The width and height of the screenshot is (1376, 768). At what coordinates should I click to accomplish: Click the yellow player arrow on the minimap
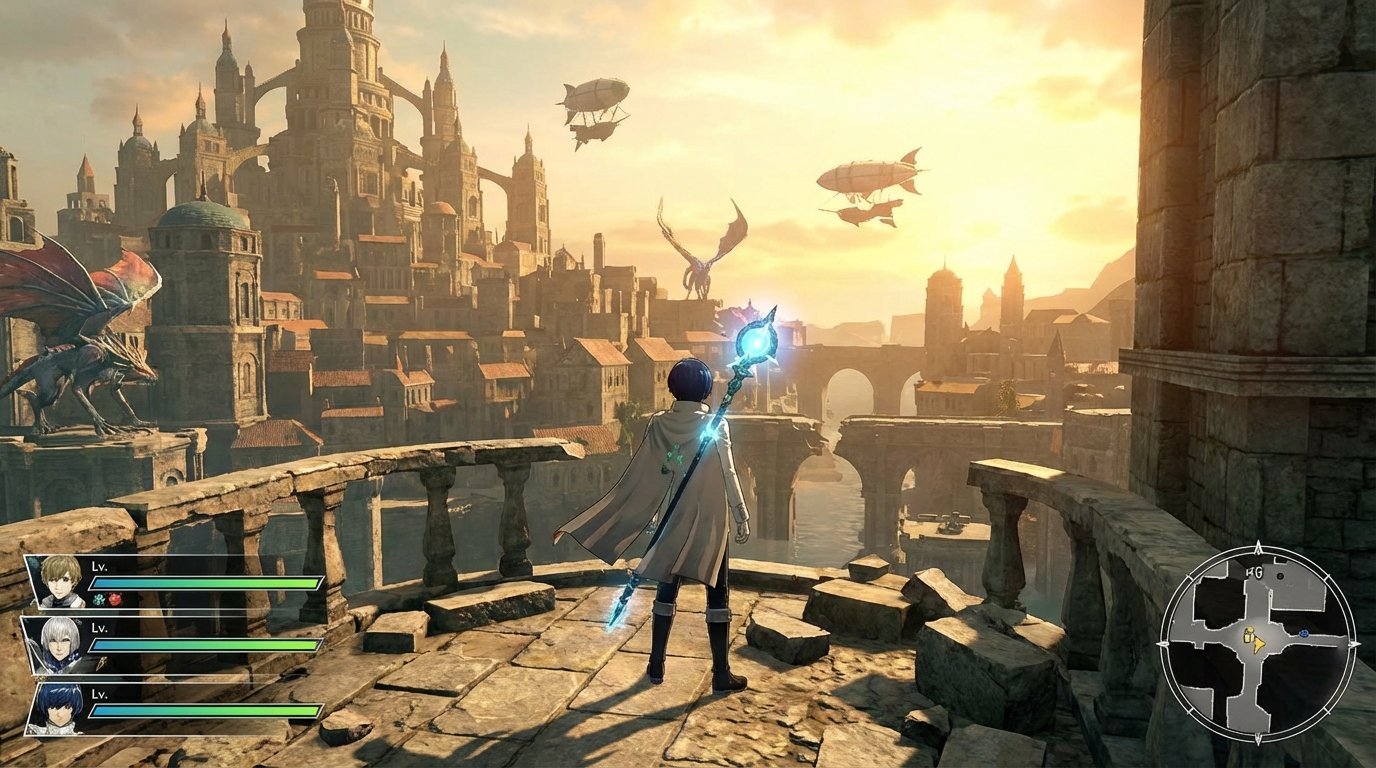tap(1259, 644)
